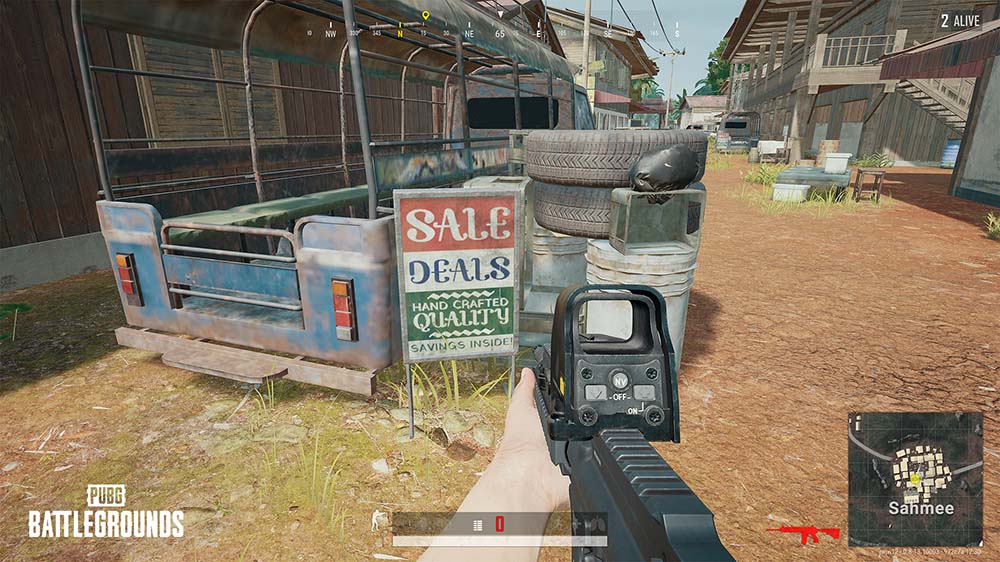Click the yellow player marker on the minimap
Viewport: 1000px width, 562px height.
[914, 479]
